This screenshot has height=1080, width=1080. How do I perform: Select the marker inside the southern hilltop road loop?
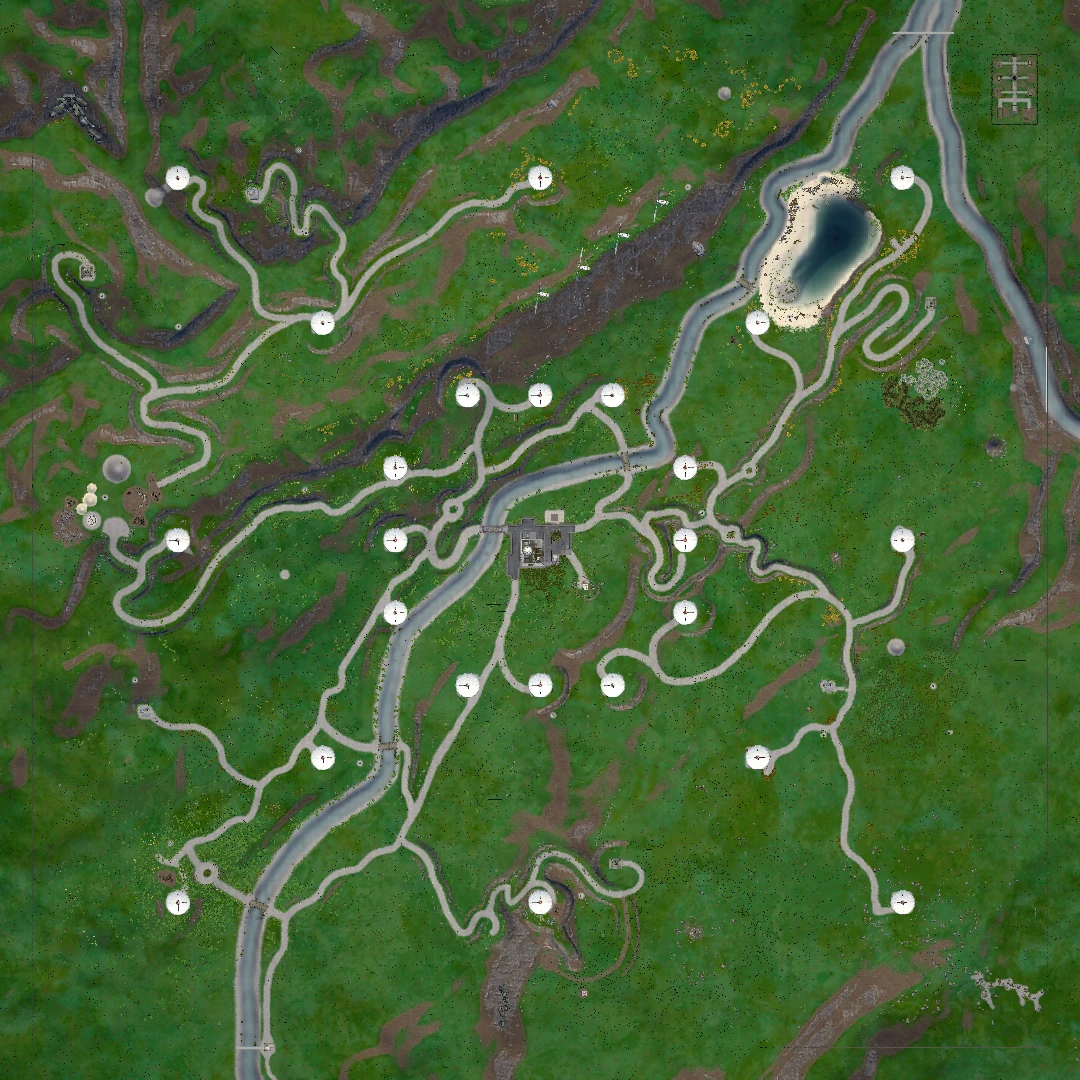click(540, 902)
